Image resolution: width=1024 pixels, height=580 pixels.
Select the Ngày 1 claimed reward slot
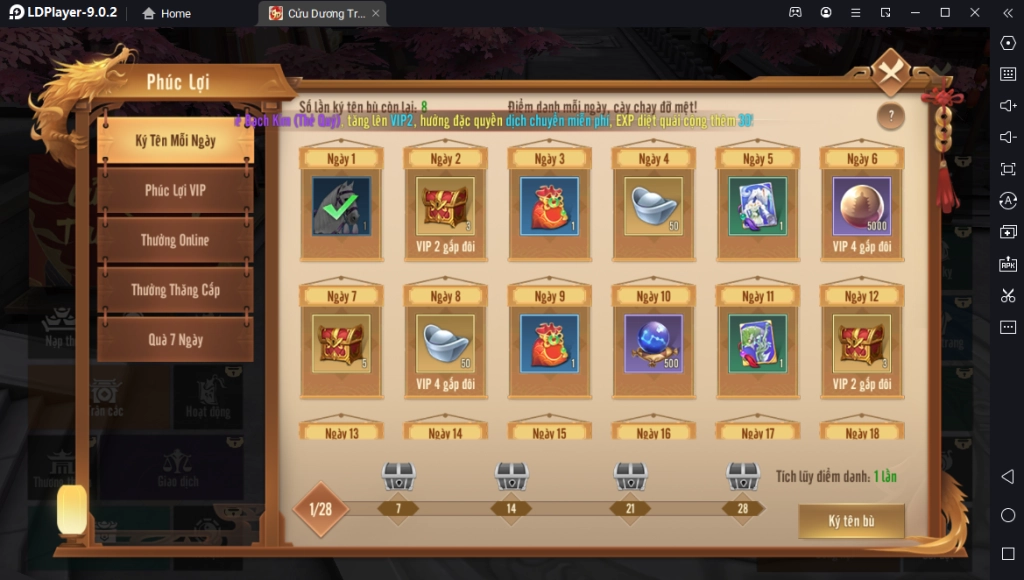pos(341,206)
